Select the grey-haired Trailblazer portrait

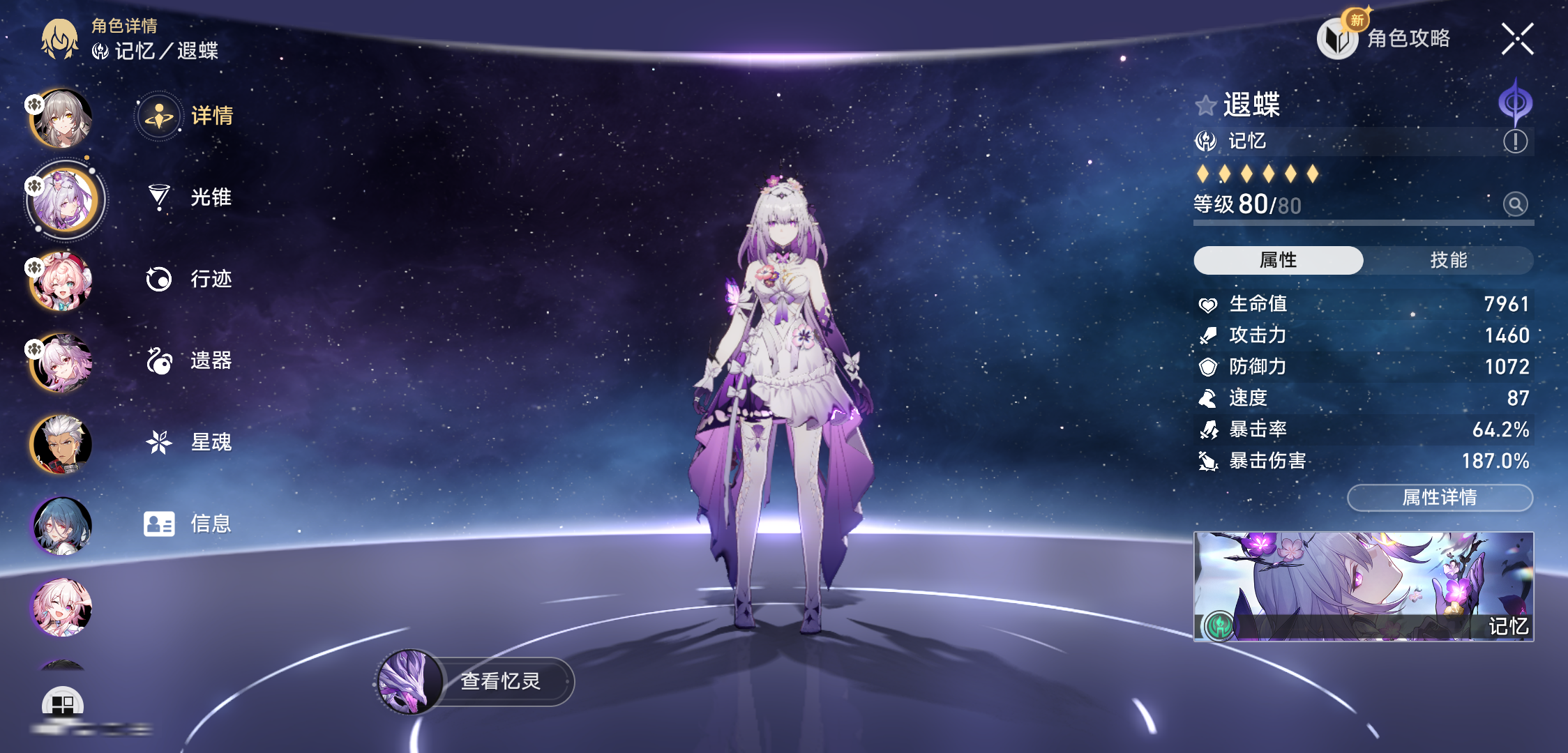(61, 119)
